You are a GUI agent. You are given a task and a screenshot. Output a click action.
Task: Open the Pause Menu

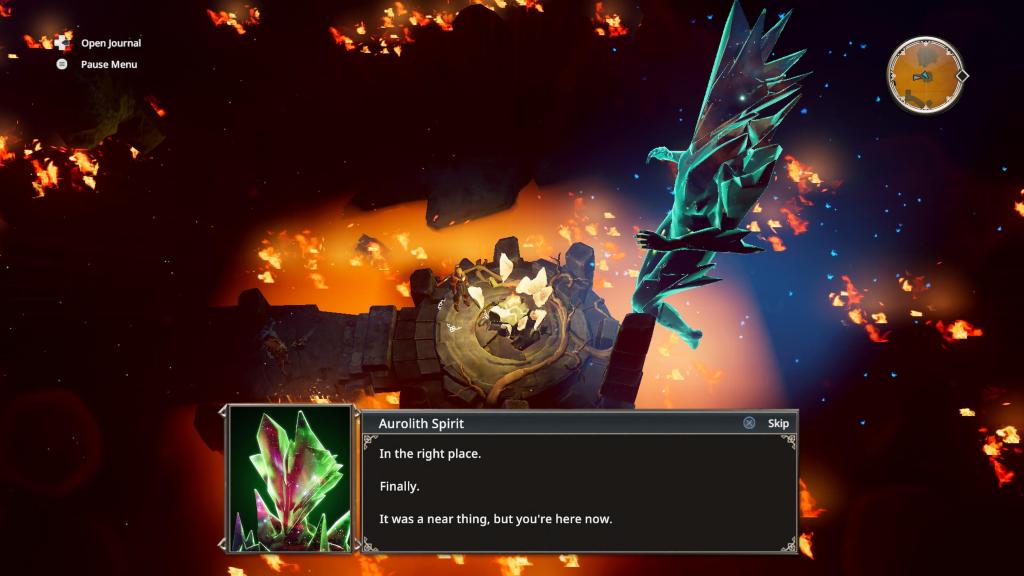pos(108,64)
